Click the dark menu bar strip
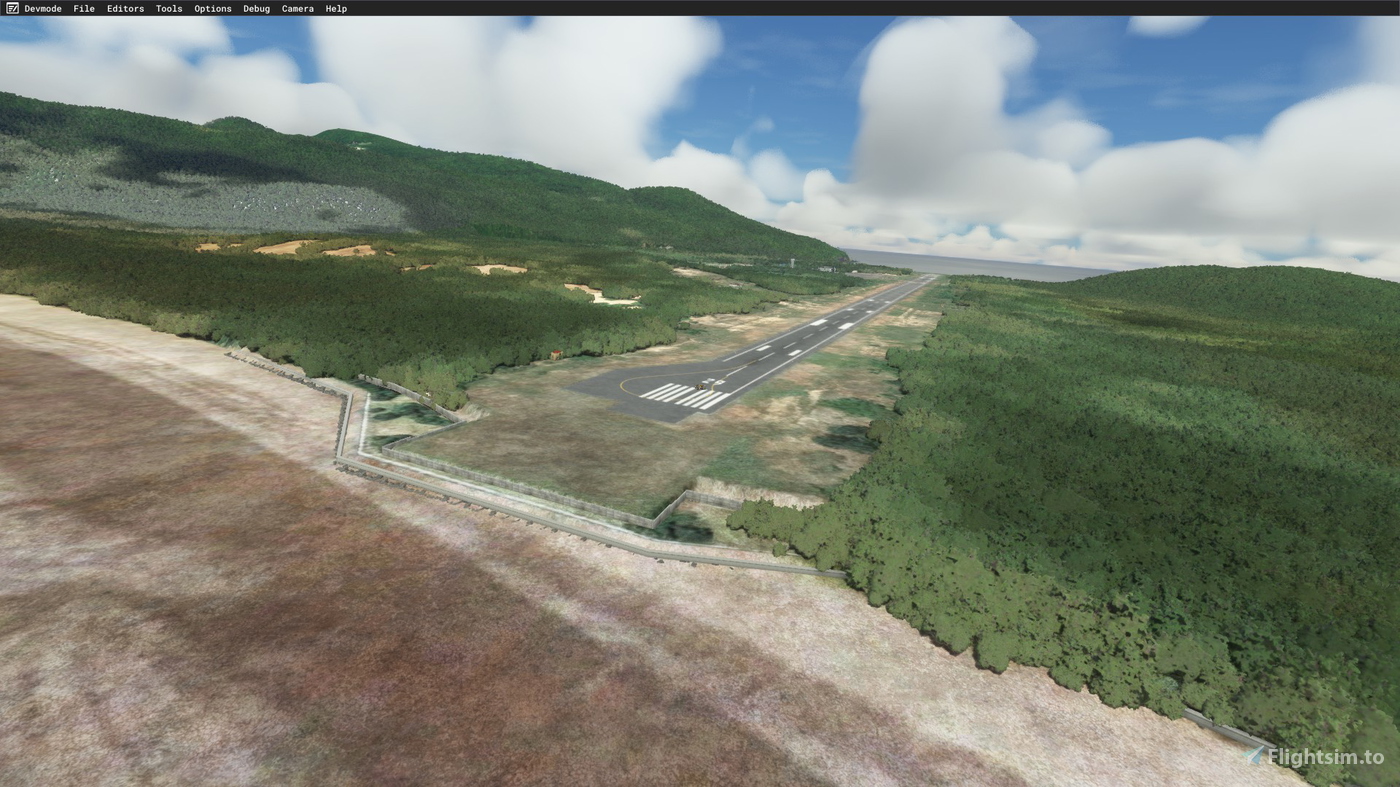1400x787 pixels. [x=700, y=8]
